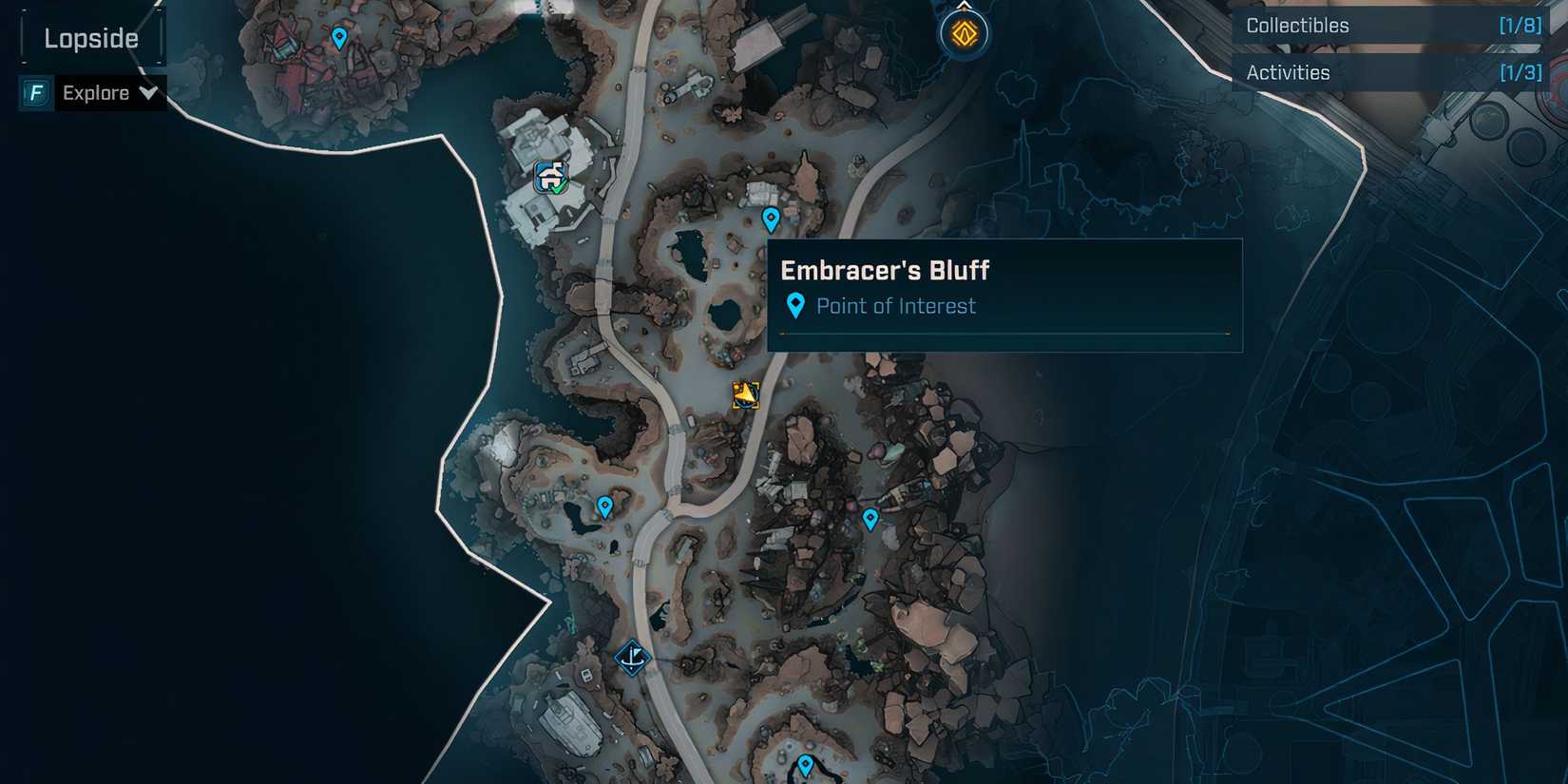This screenshot has height=784, width=1568.
Task: Click the Lopside map title
Action: (90, 38)
